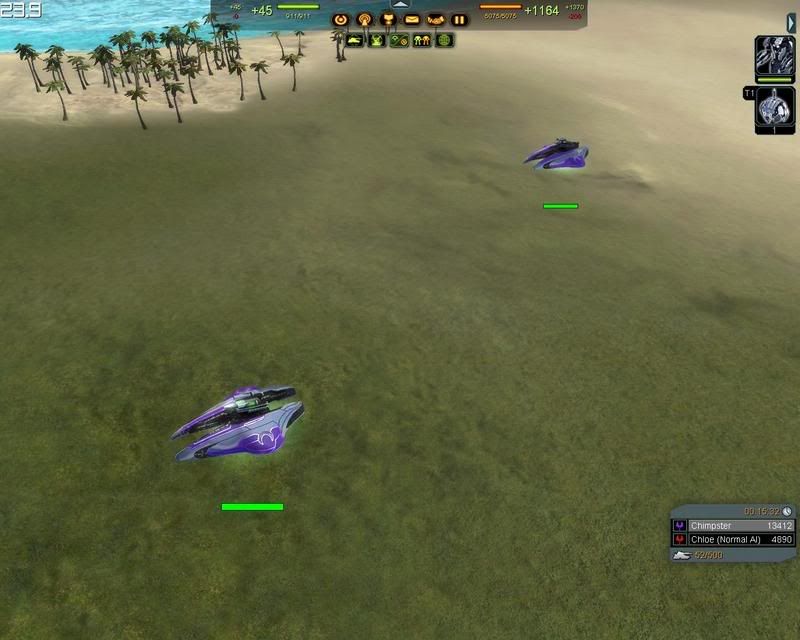
Task: Select the large purple hover unit
Action: pyautogui.click(x=240, y=425)
